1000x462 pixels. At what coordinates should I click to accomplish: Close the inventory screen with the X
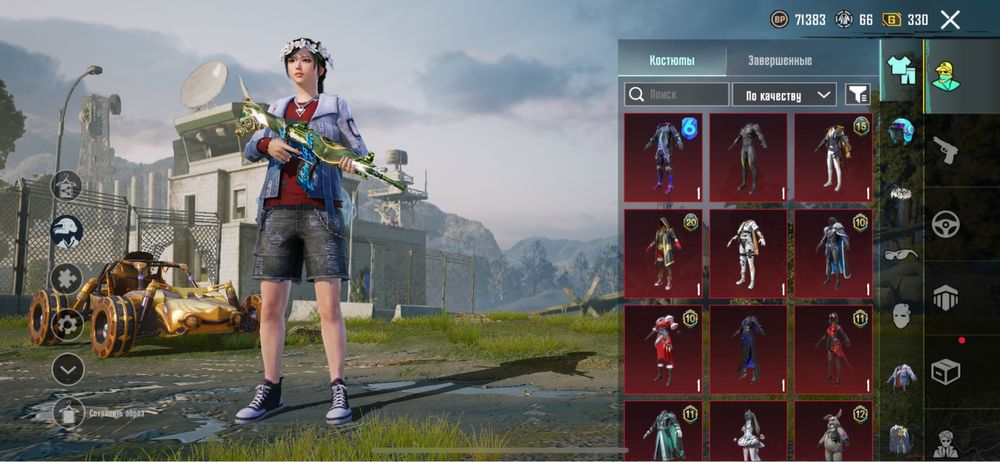coord(950,19)
